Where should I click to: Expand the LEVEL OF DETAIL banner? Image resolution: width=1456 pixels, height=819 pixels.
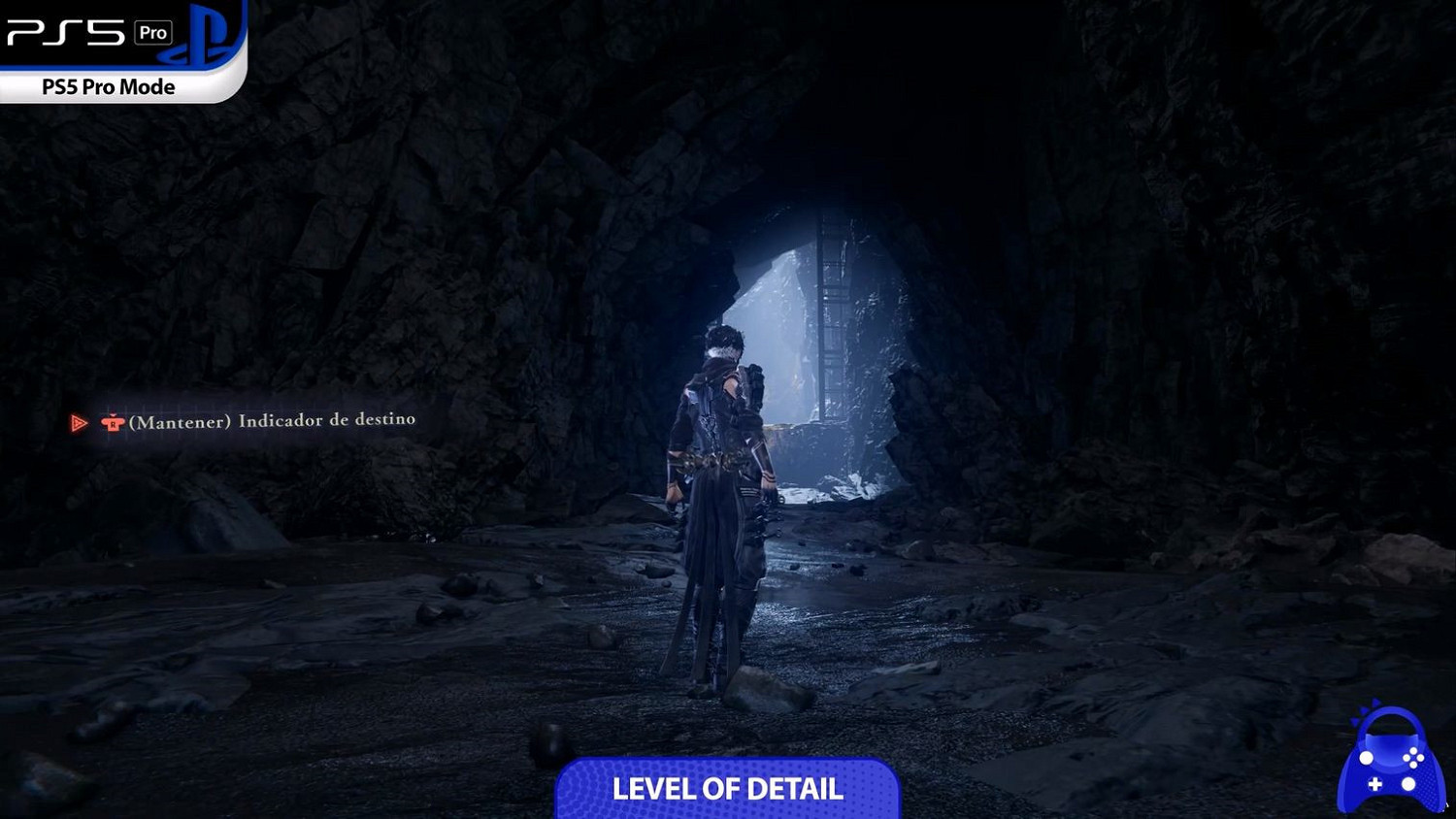(x=727, y=789)
